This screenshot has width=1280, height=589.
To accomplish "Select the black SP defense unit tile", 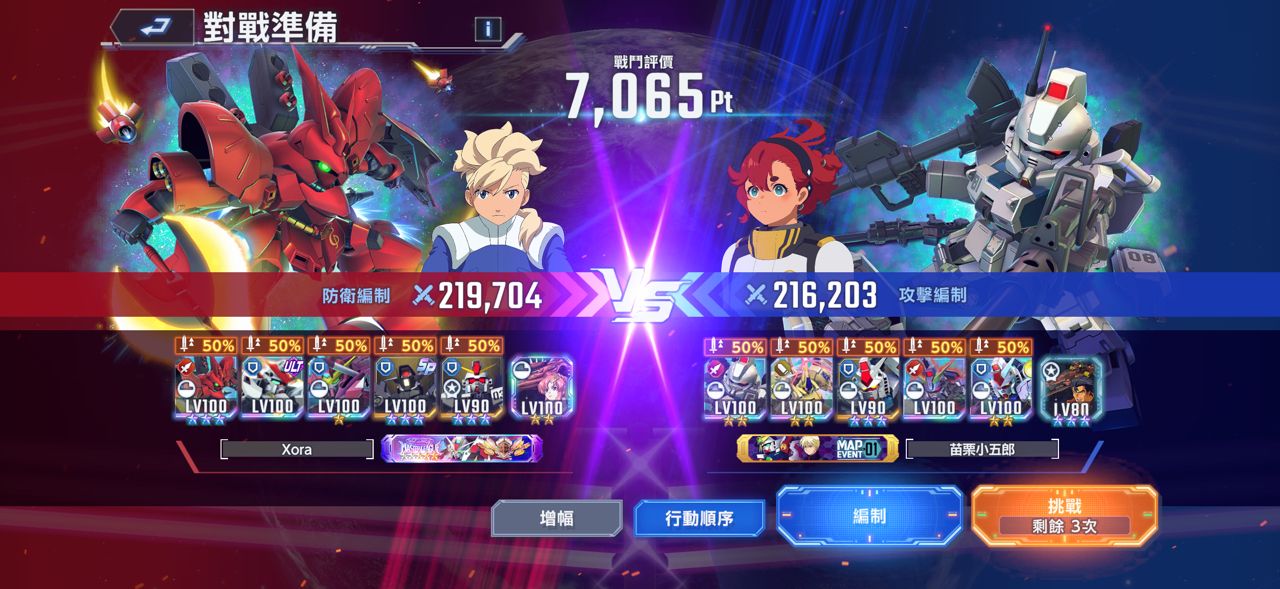I will point(406,385).
